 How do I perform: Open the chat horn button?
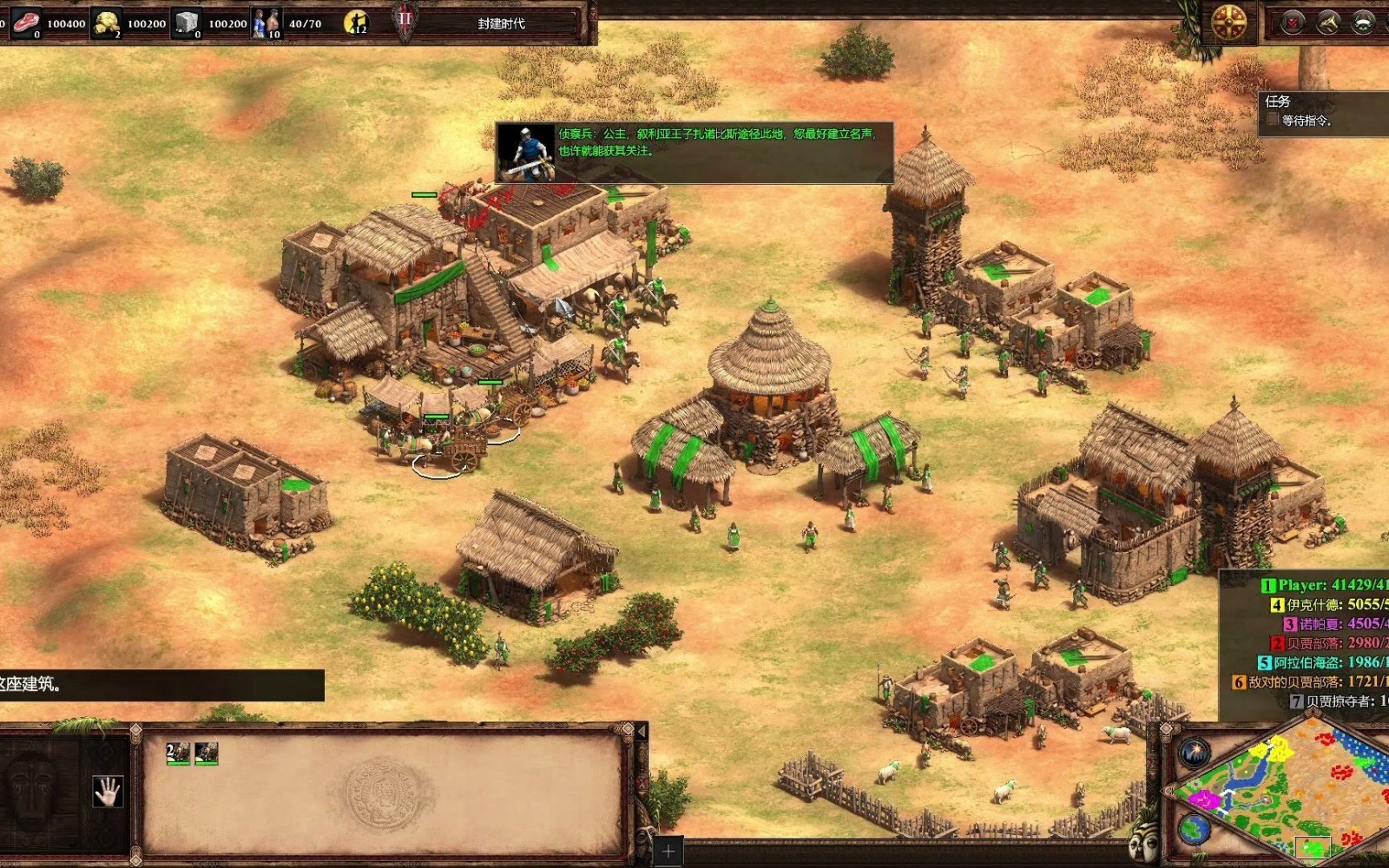[x=1328, y=23]
